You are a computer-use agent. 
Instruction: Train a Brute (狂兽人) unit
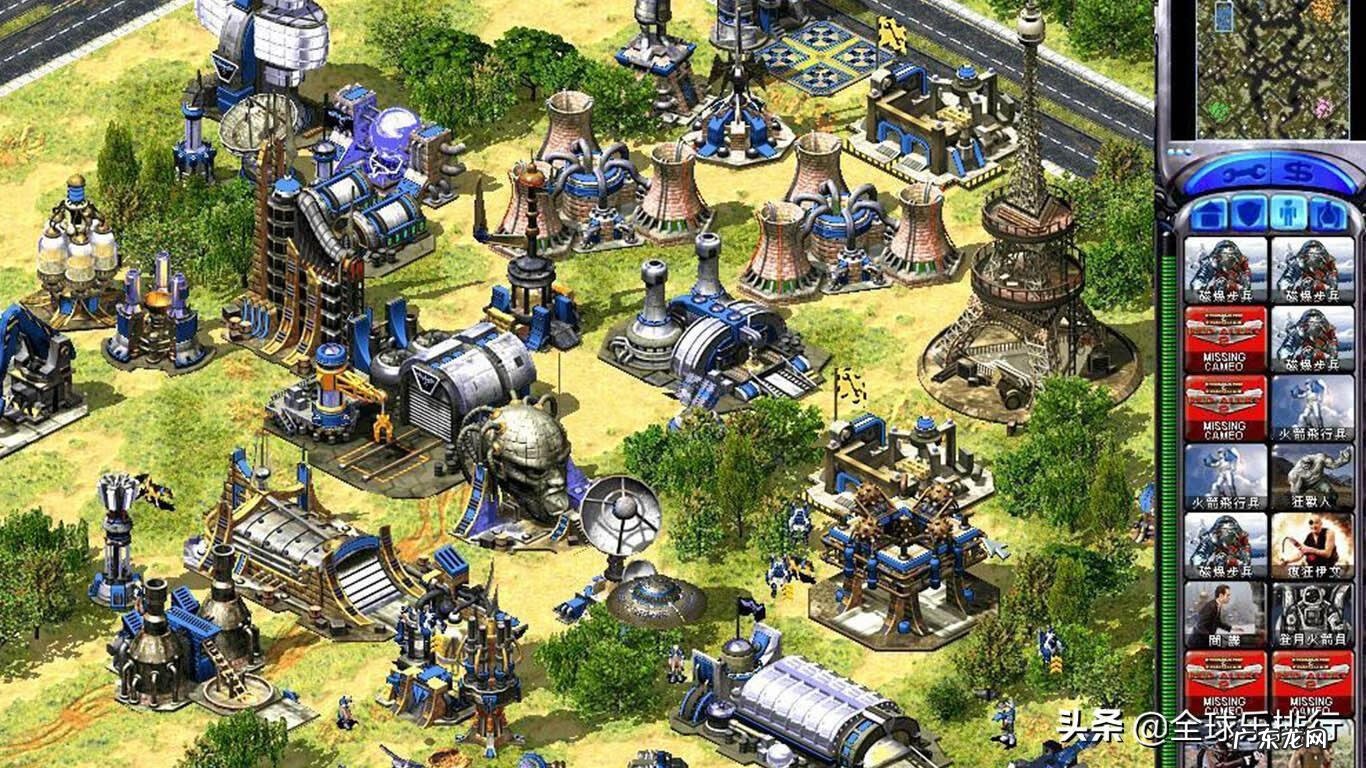click(1312, 477)
